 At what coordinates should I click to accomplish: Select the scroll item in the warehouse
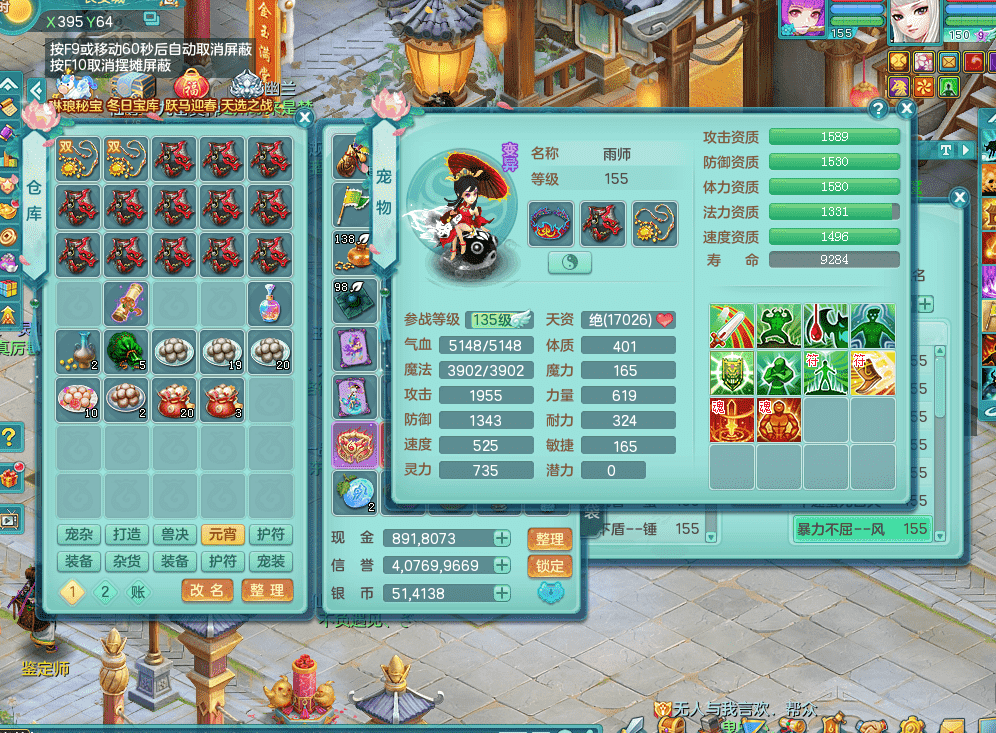point(127,302)
